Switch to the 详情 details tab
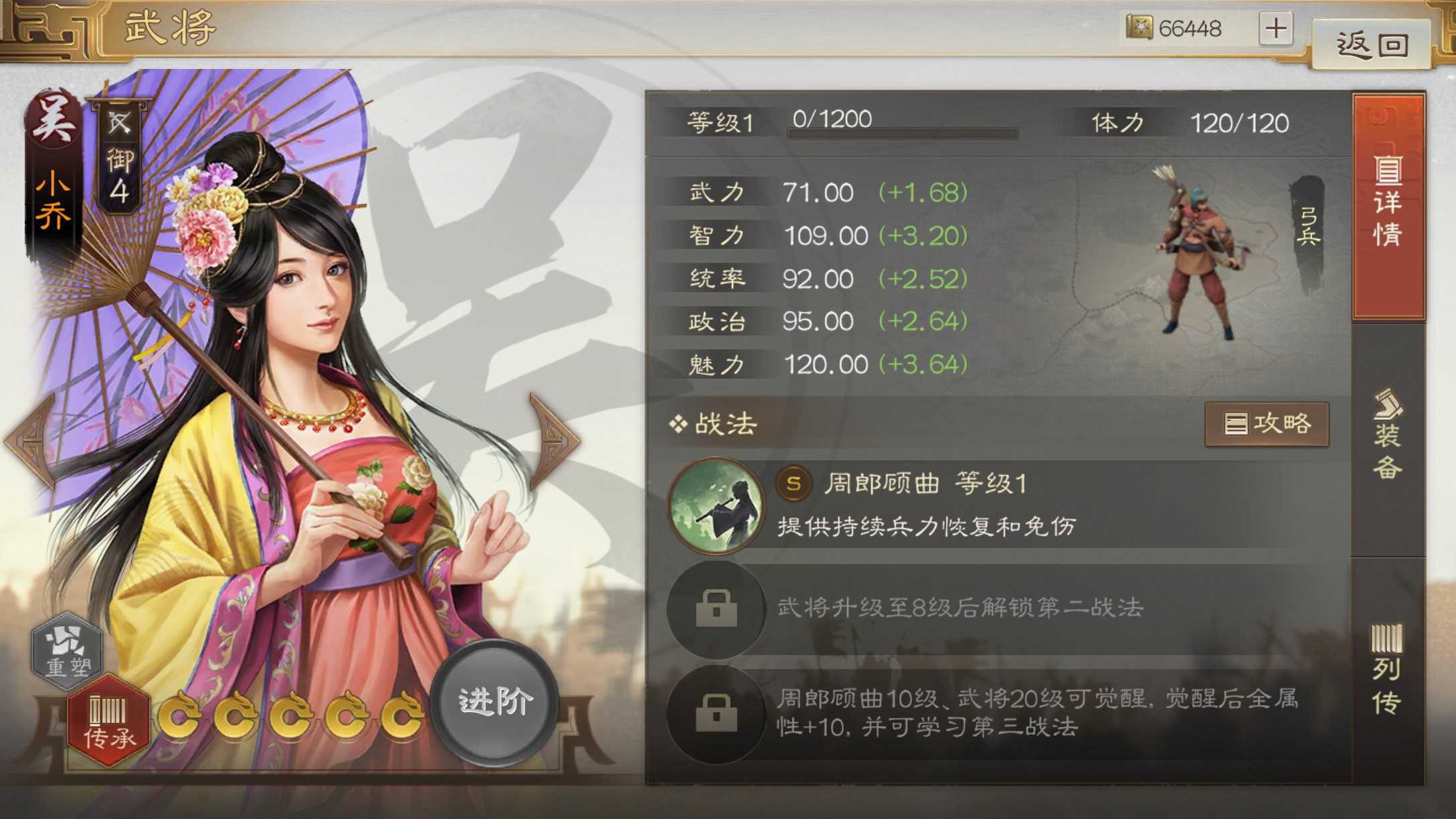This screenshot has height=819, width=1456. click(x=1388, y=205)
